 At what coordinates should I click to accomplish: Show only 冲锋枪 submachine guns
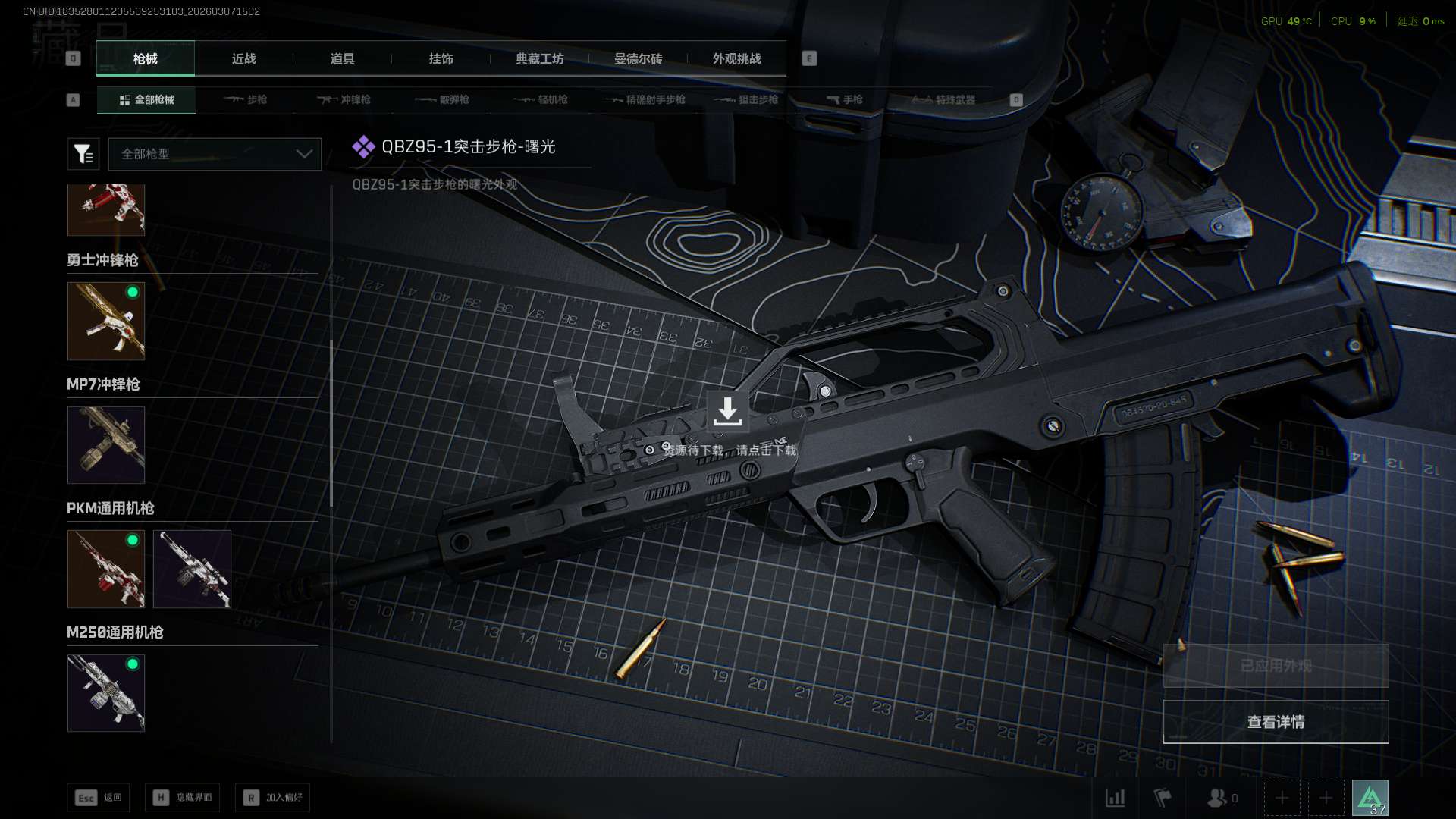point(344,99)
